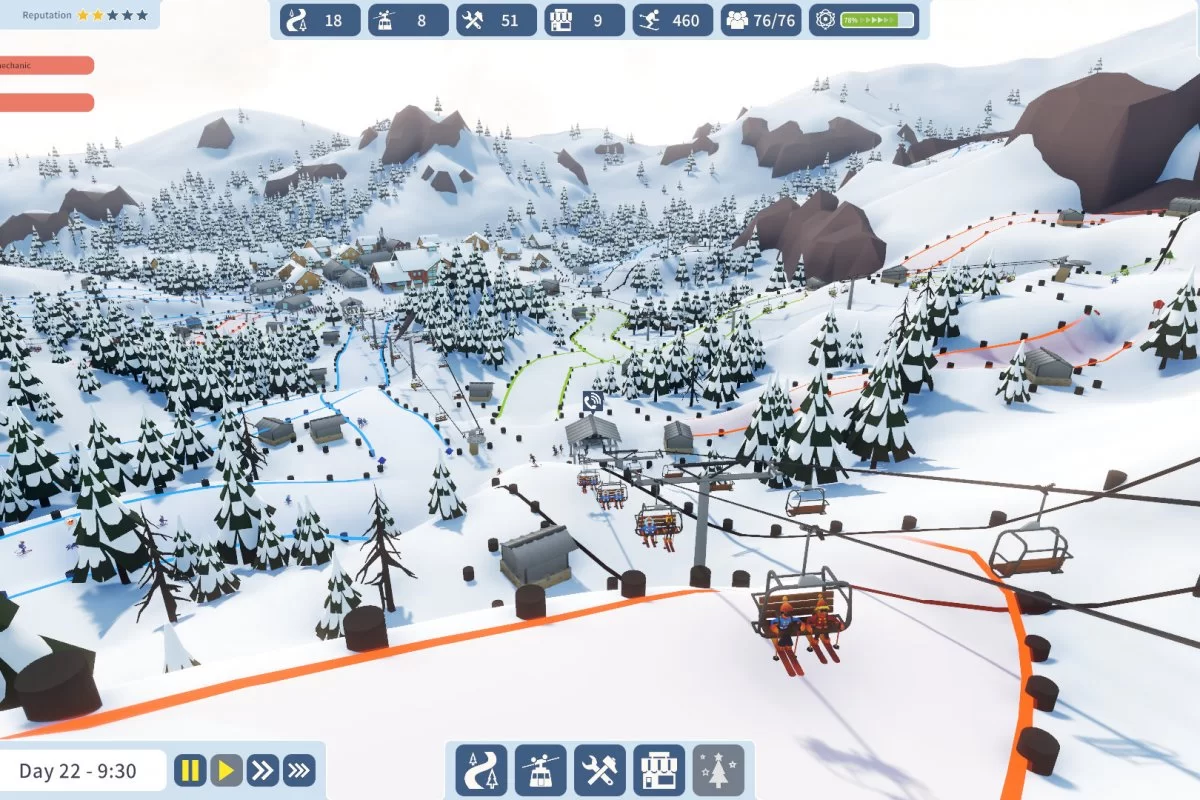Open the ski lift tool in build toolbar
This screenshot has height=800, width=1200.
541,770
